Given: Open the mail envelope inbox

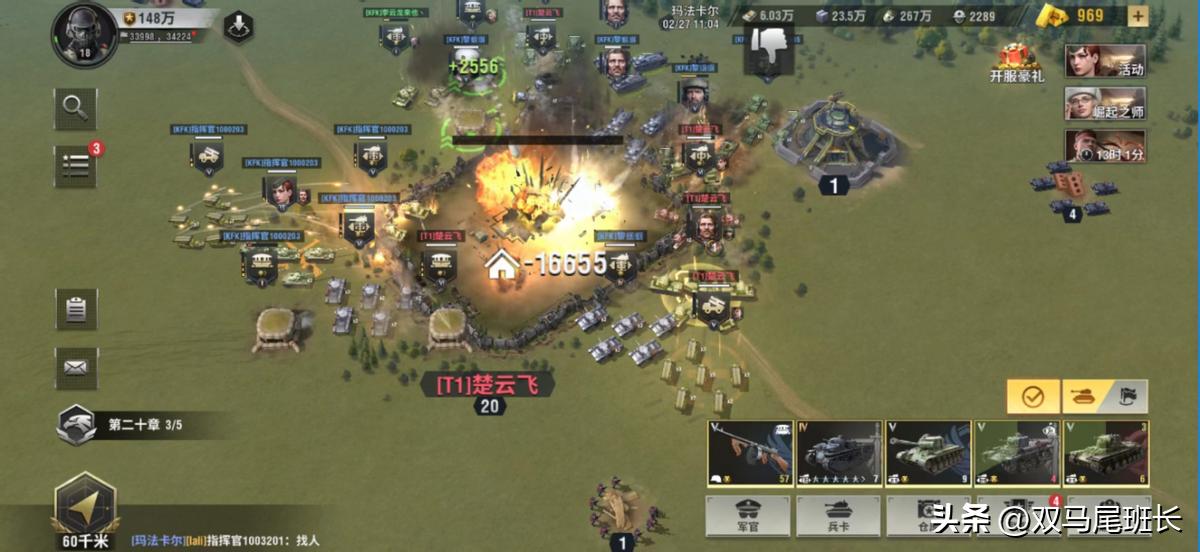Looking at the screenshot, I should click(76, 367).
